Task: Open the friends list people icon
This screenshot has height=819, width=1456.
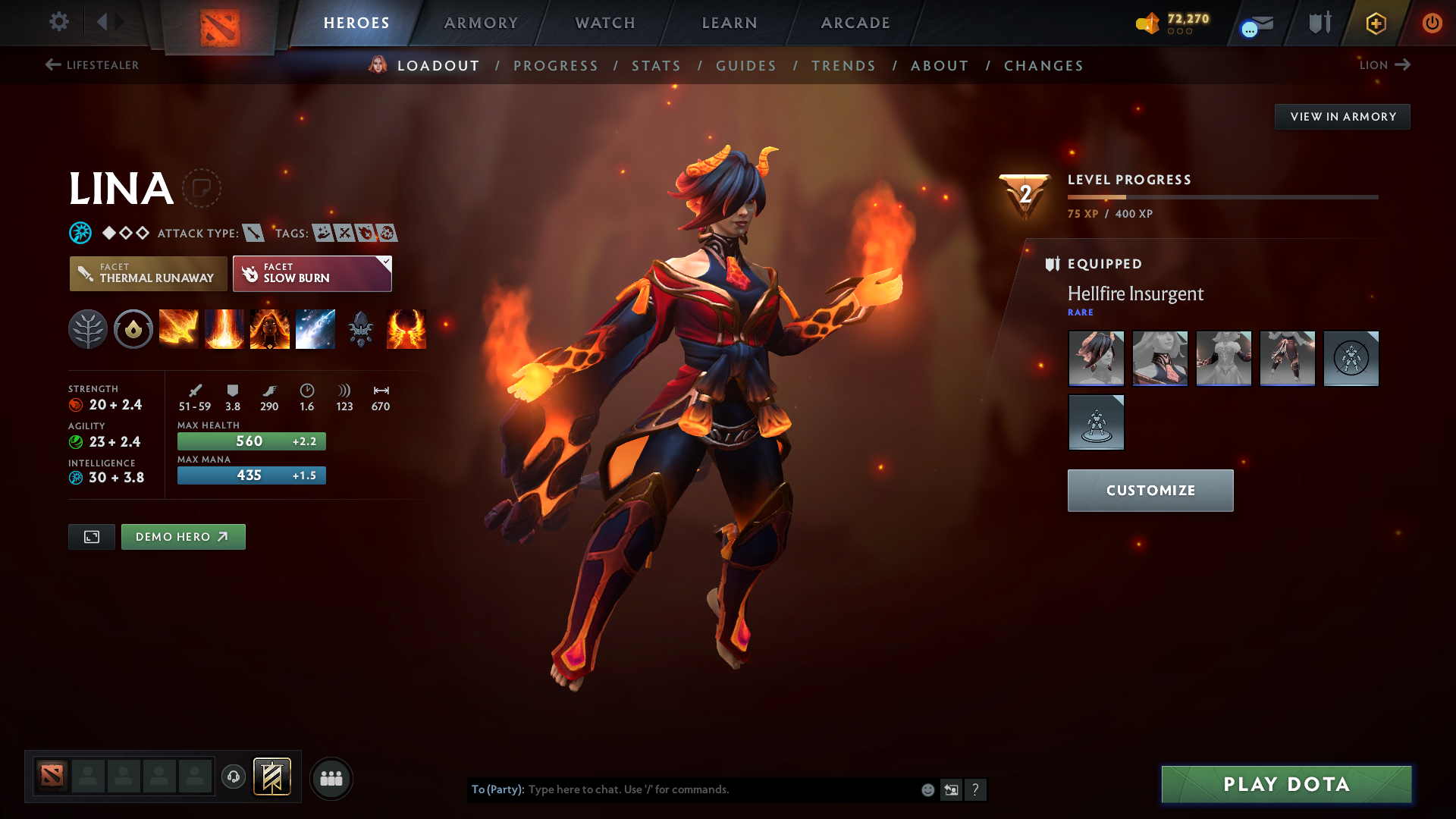Action: 331,778
